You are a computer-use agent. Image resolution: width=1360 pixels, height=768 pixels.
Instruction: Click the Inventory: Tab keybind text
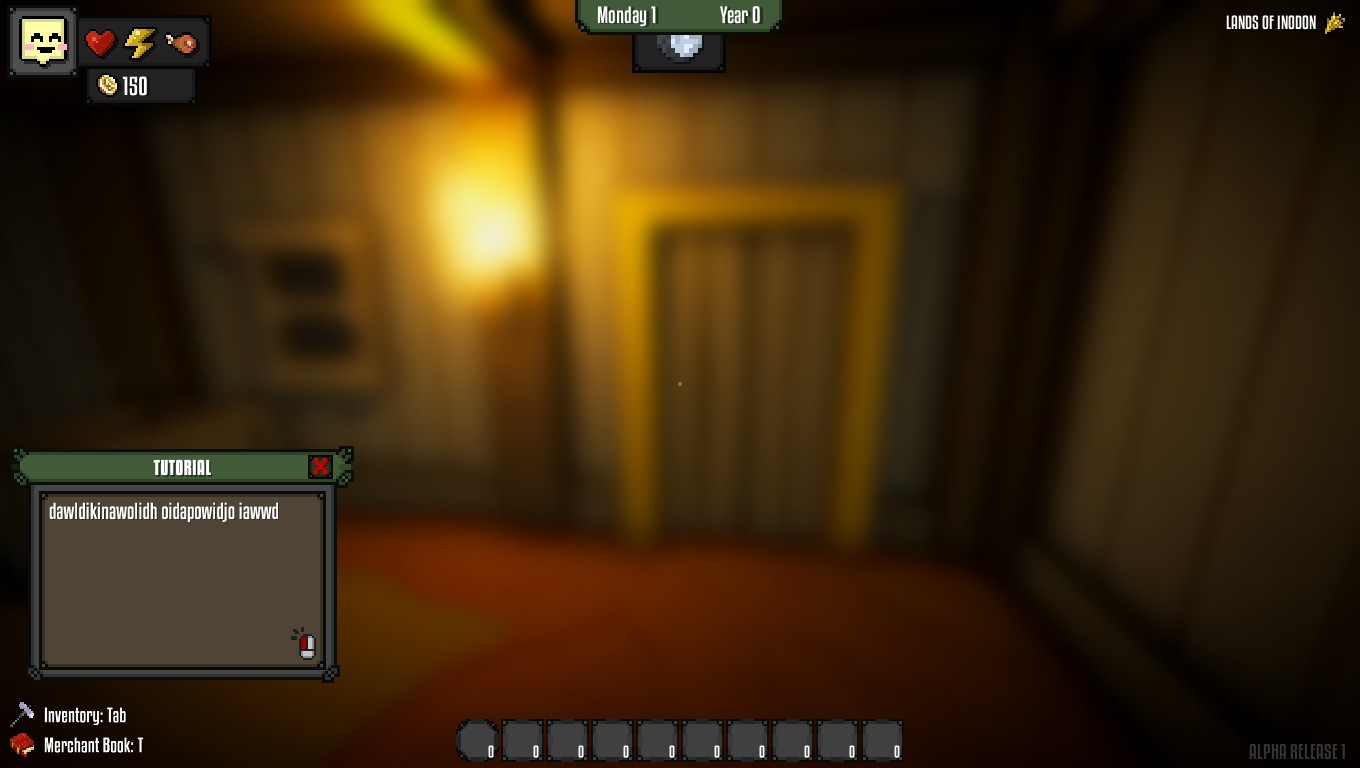pyautogui.click(x=84, y=715)
